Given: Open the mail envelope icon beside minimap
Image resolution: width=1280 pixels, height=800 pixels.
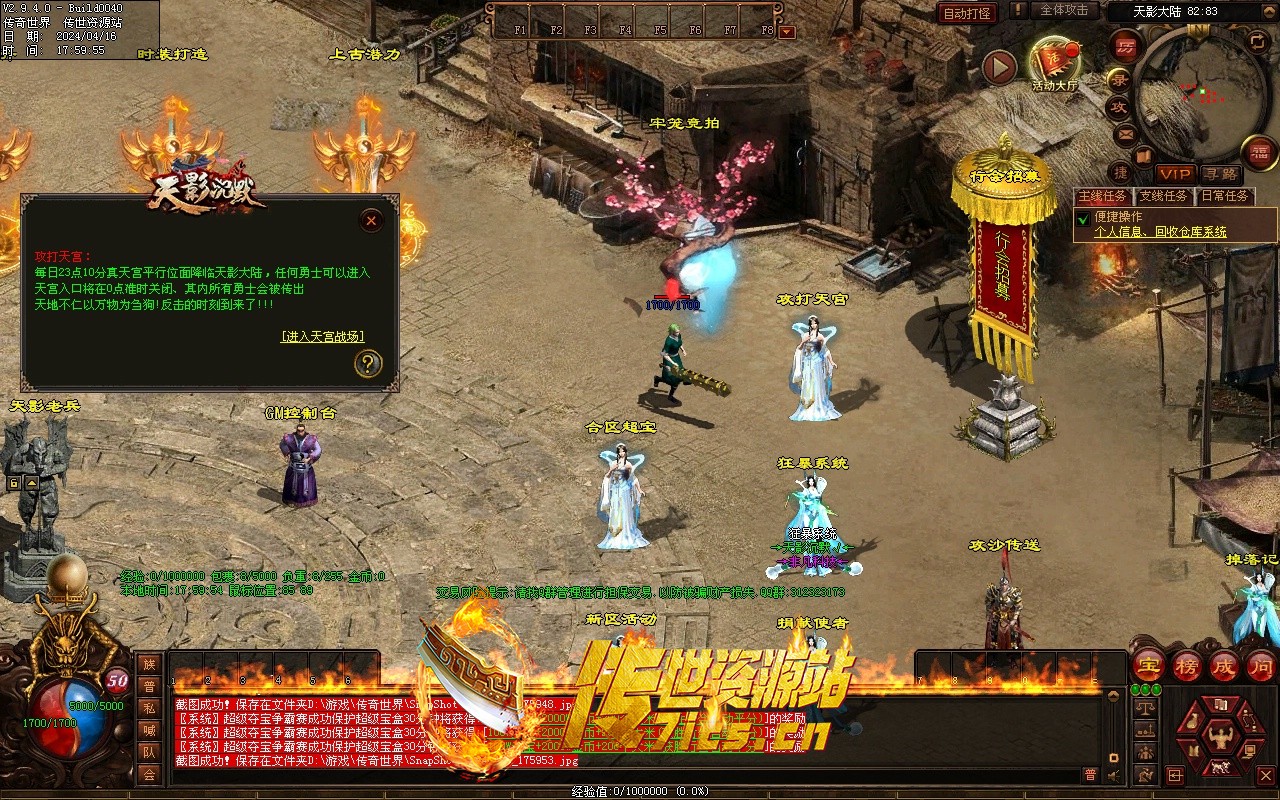Looking at the screenshot, I should [x=1126, y=133].
